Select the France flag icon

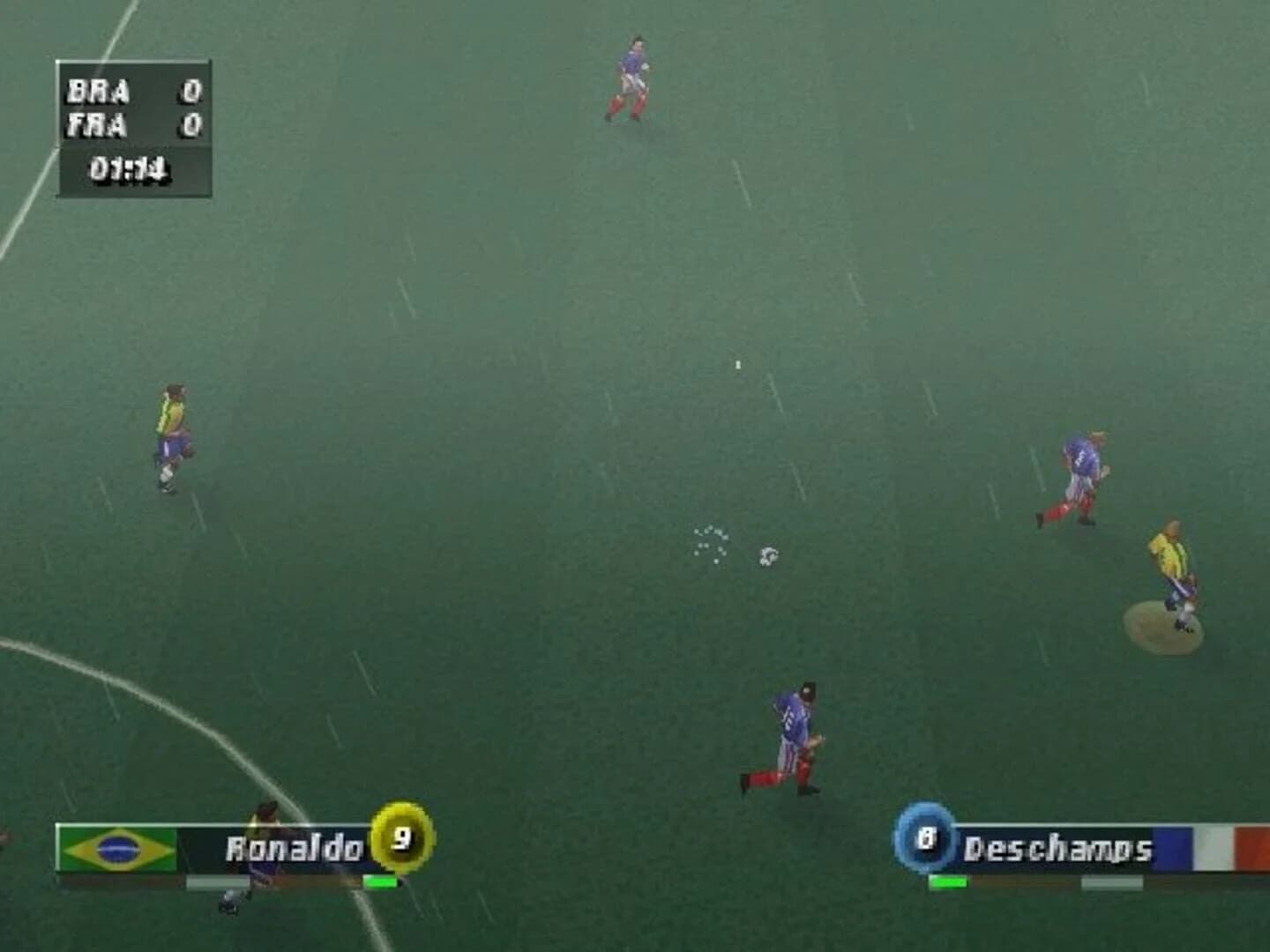[x=1225, y=849]
